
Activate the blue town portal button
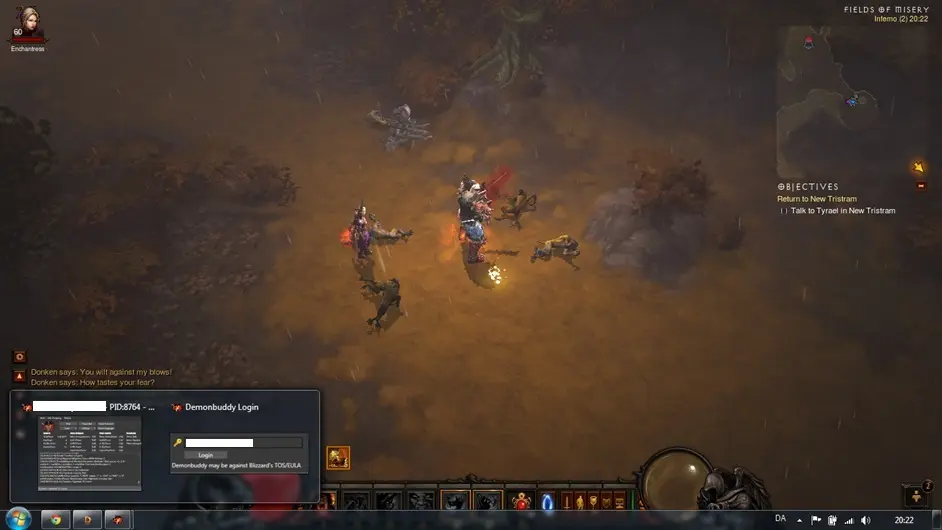547,500
